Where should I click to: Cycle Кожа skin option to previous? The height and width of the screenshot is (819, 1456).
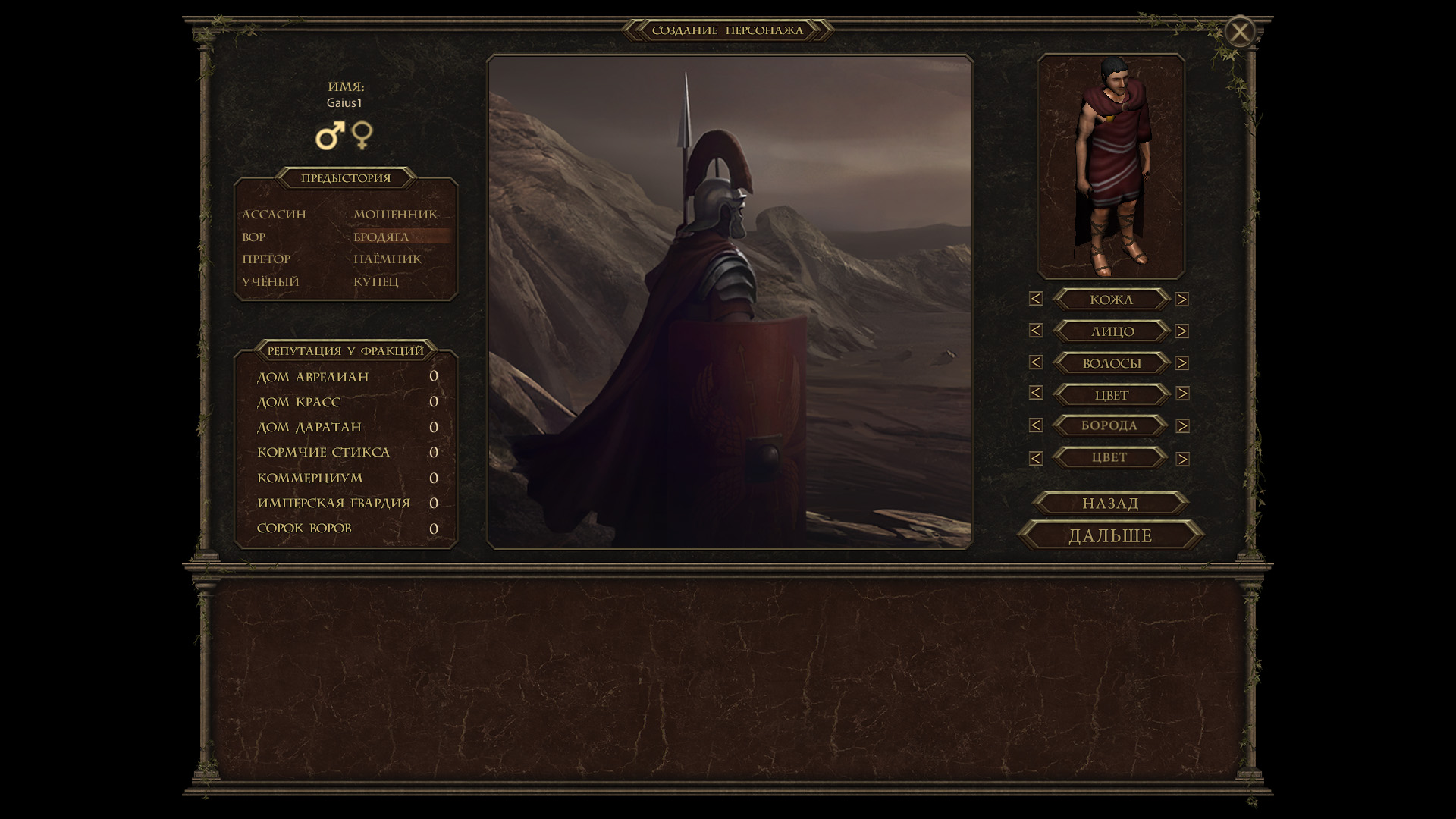(x=1036, y=300)
